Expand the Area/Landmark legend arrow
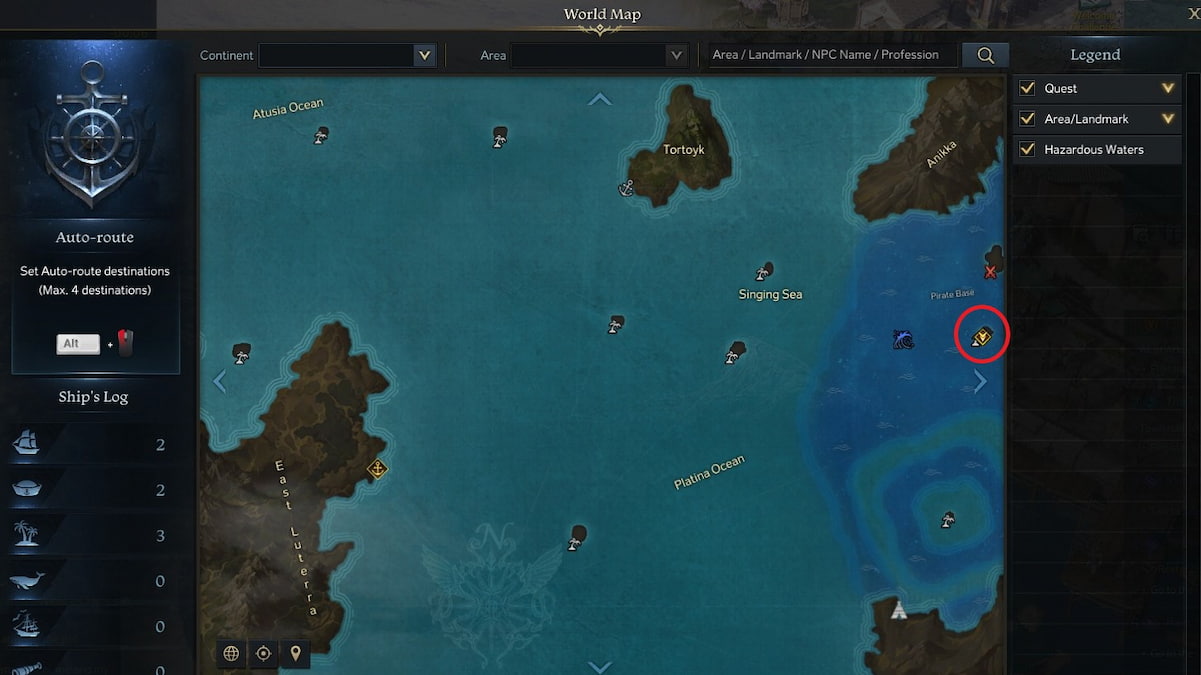The height and width of the screenshot is (675, 1201). coord(1167,119)
